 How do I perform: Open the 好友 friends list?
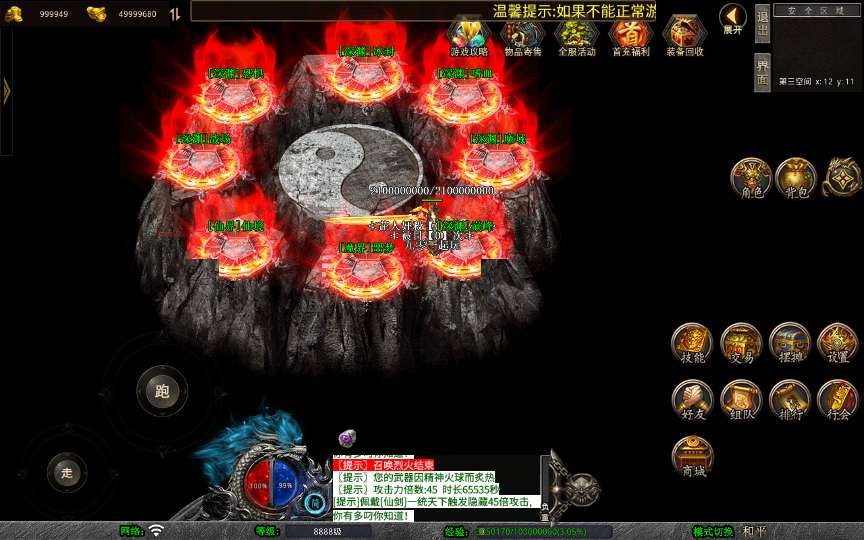692,400
